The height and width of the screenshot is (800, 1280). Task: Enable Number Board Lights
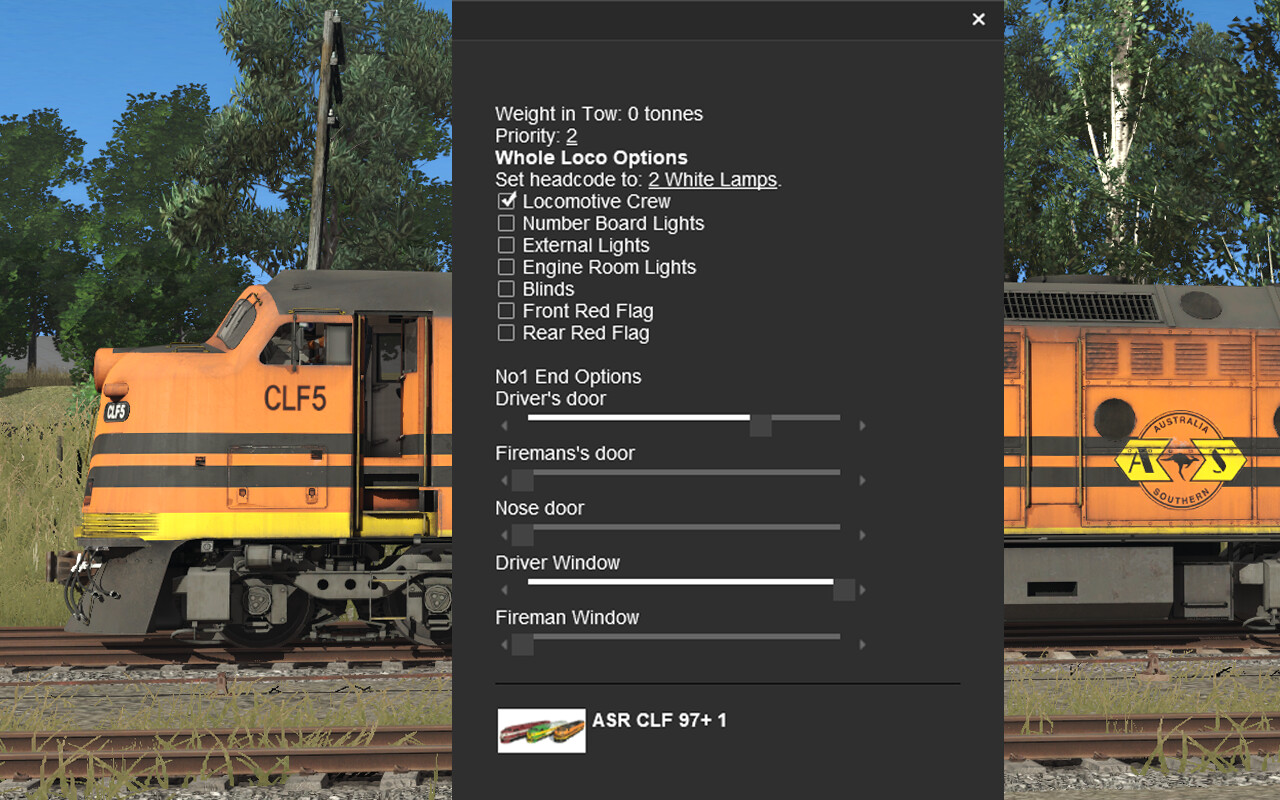click(506, 223)
